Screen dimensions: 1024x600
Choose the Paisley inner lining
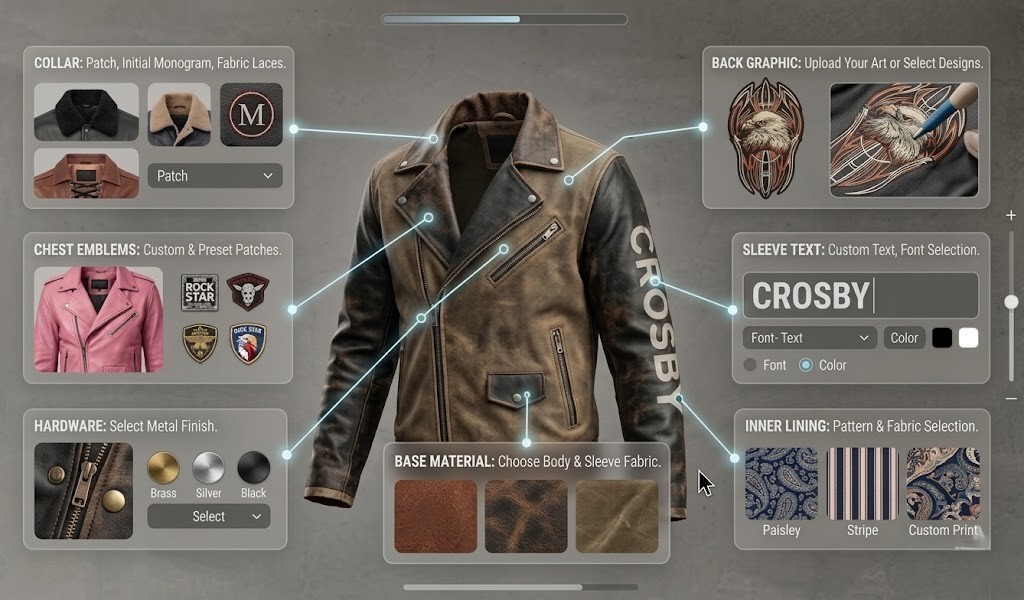tap(781, 484)
